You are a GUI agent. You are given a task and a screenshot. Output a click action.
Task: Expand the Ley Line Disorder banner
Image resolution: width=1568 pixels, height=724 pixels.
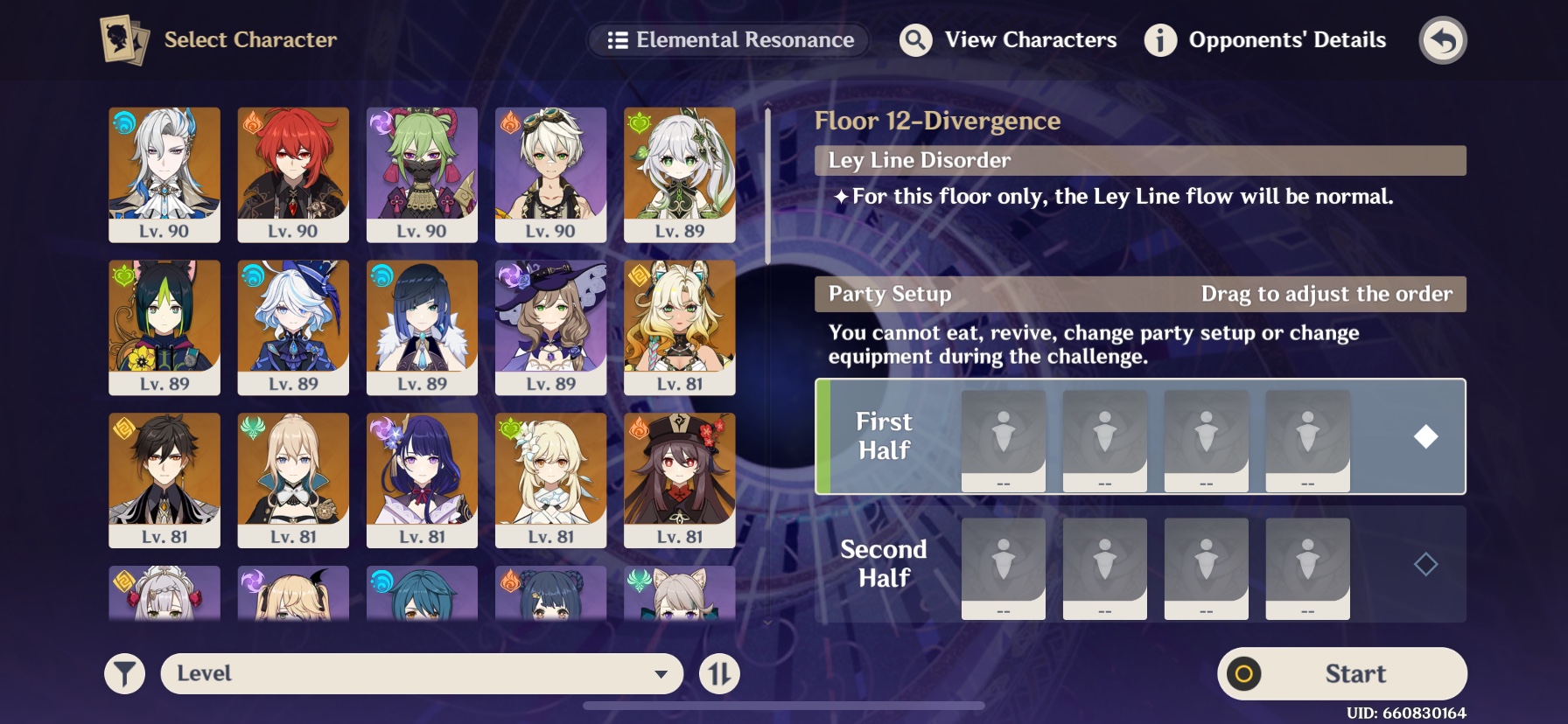tap(1137, 160)
